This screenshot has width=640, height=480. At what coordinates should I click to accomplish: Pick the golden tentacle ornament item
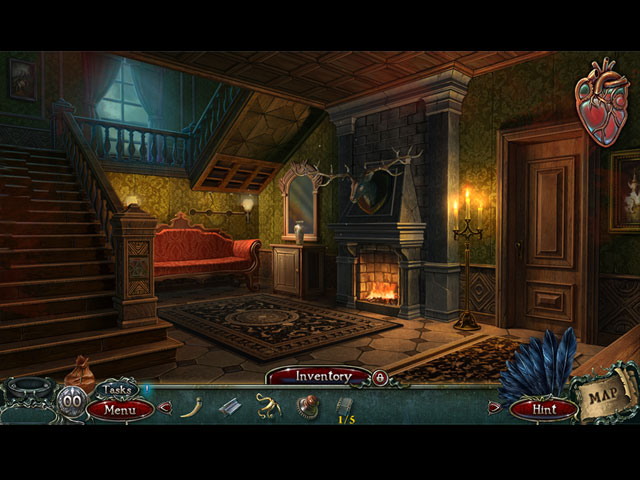pyautogui.click(x=267, y=405)
